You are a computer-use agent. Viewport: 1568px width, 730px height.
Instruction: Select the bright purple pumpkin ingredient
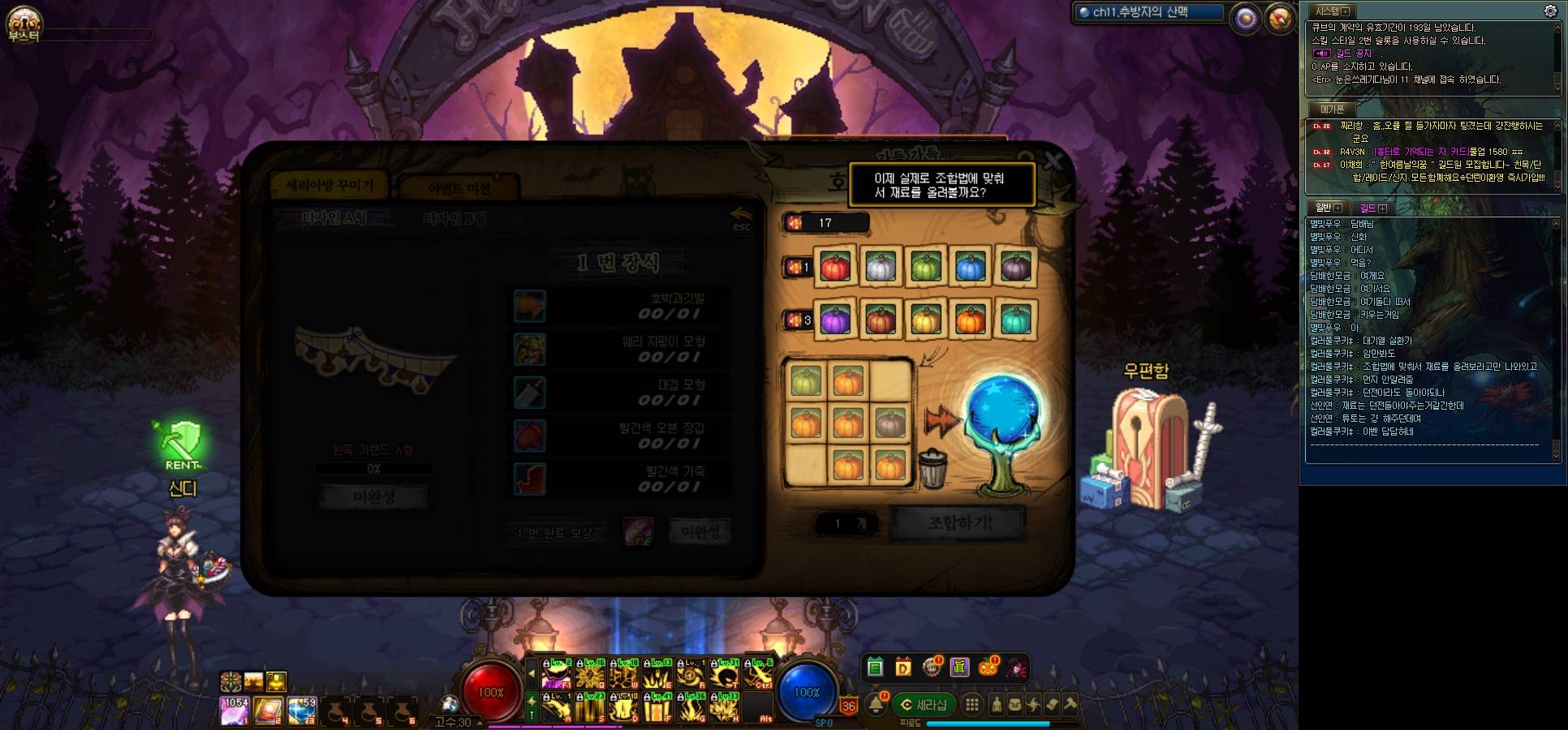pos(835,320)
